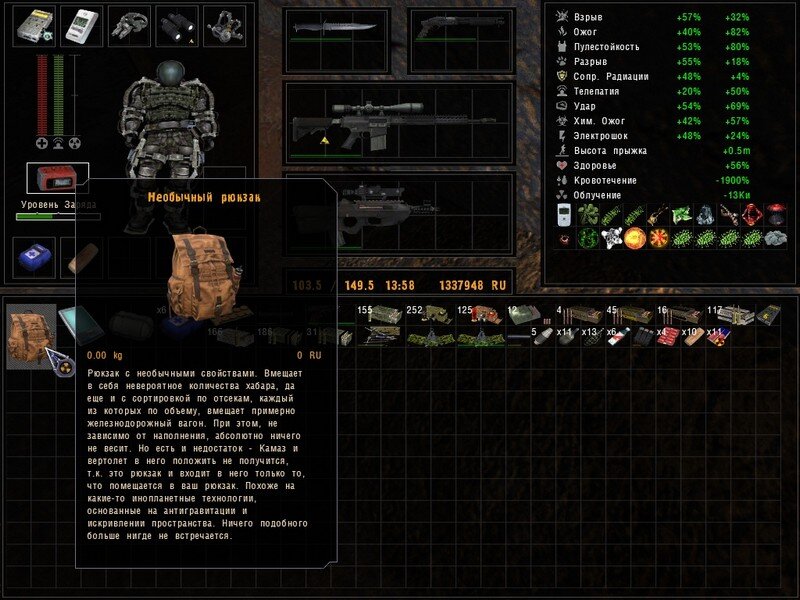Viewport: 800px width, 600px height.
Task: Choose the orange fireball artifact on belt
Action: (x=634, y=239)
